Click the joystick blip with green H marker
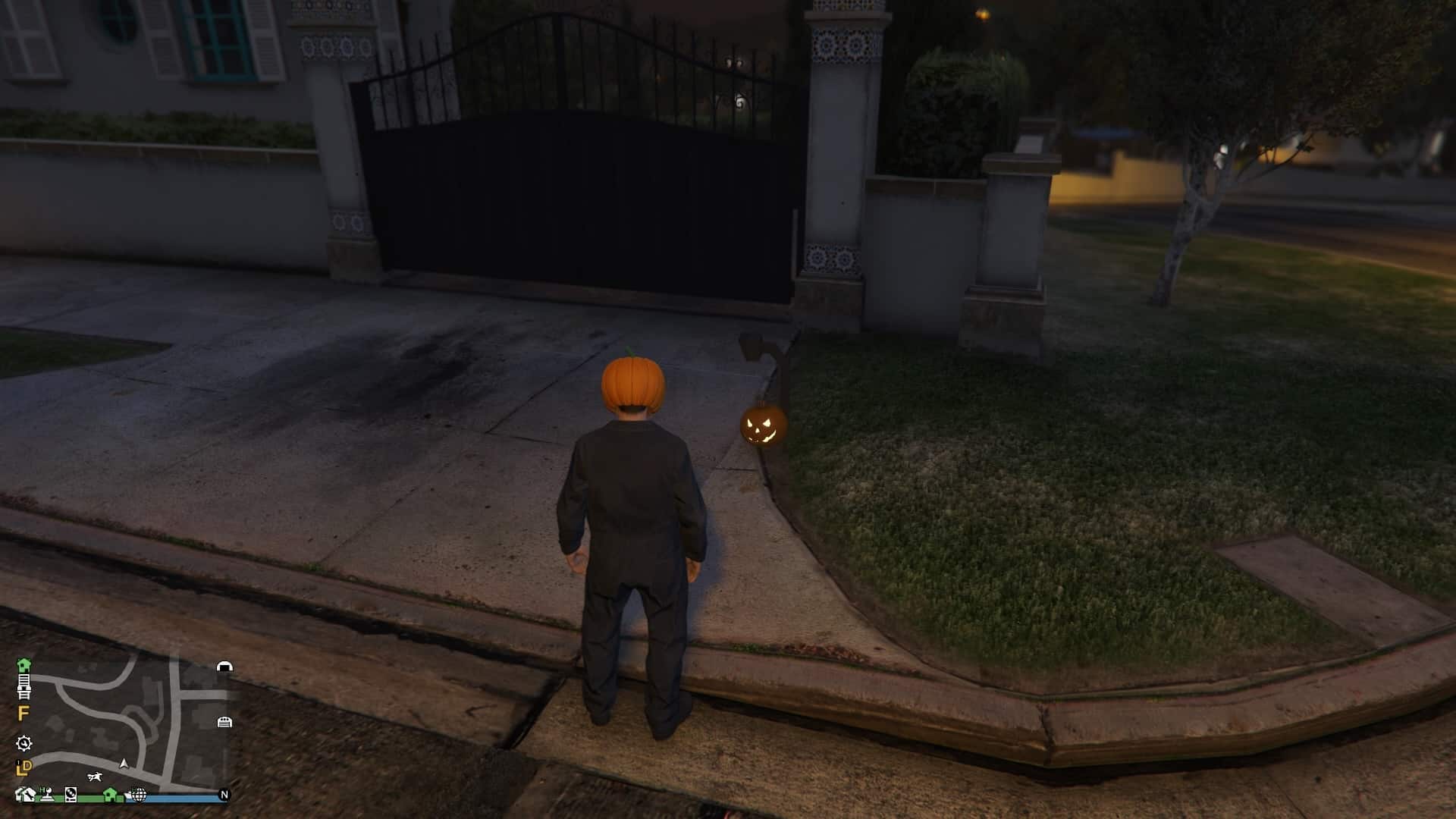 (x=47, y=795)
